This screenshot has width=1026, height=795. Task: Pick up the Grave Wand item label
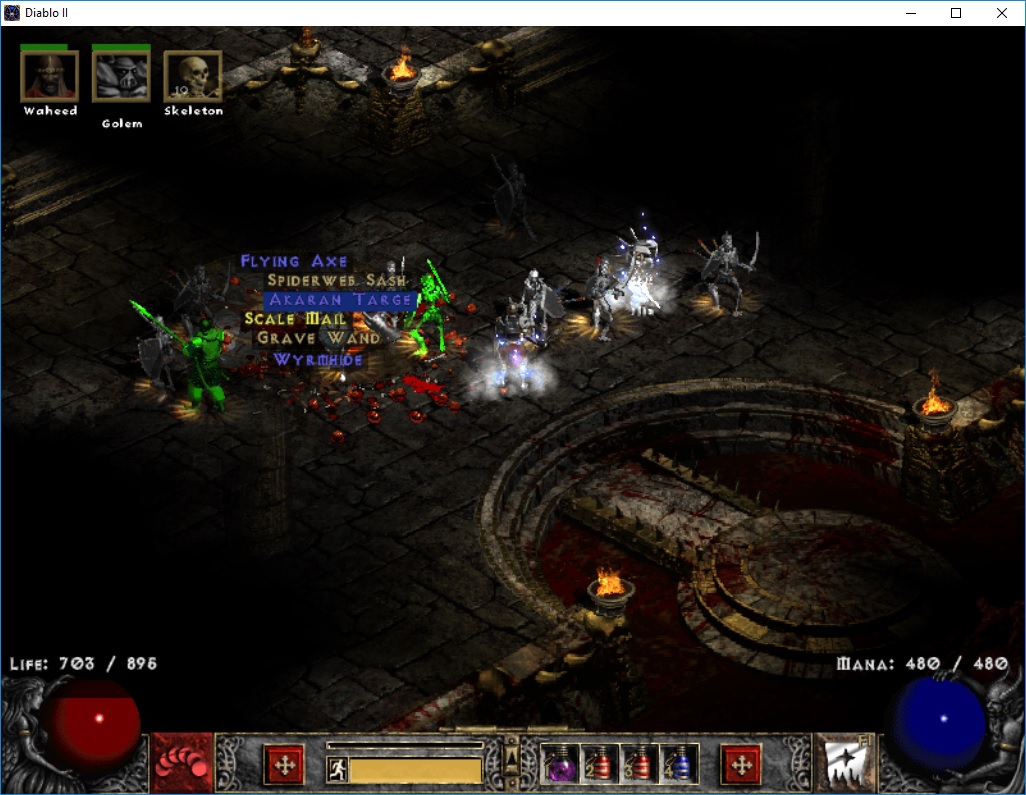[318, 338]
